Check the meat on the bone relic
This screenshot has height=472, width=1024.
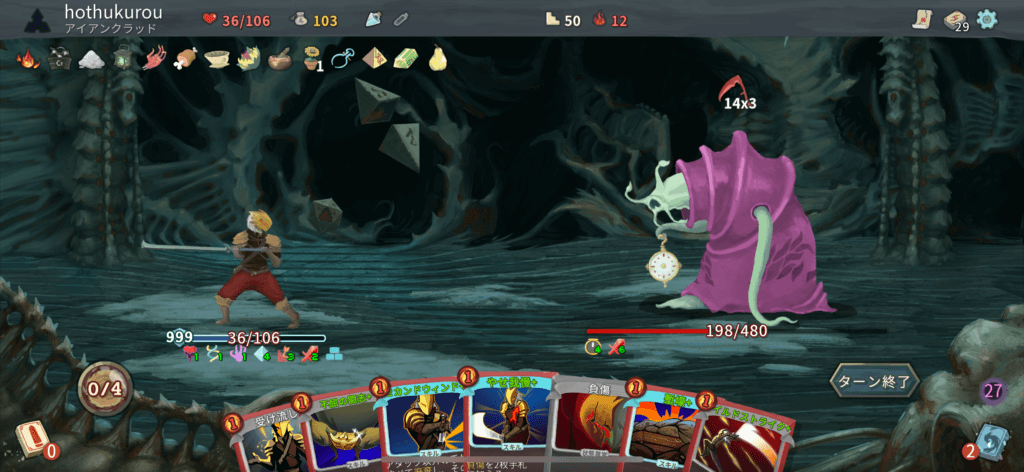[185, 59]
